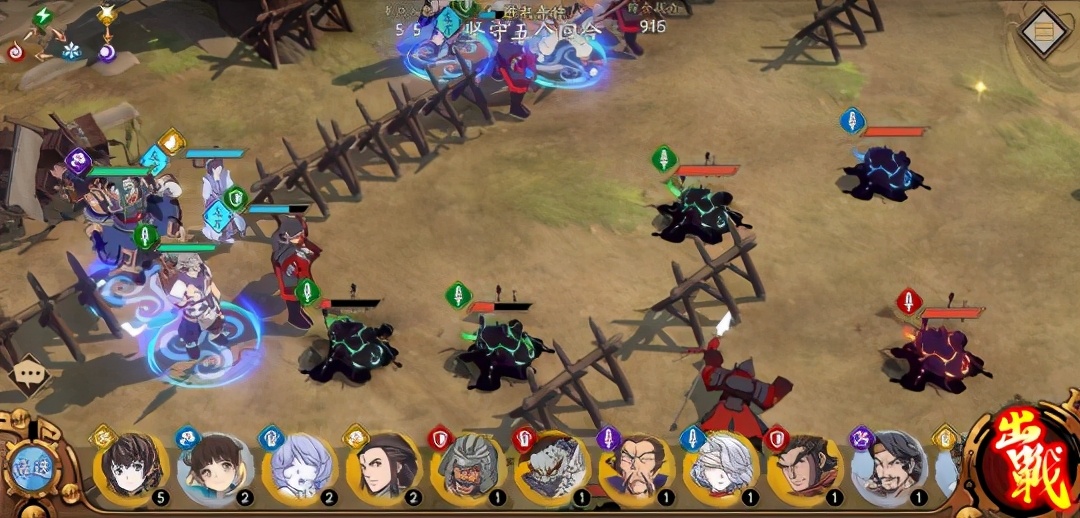Pick the white-haired hero with blue badge
Screen dimensions: 1080x518
point(720,468)
